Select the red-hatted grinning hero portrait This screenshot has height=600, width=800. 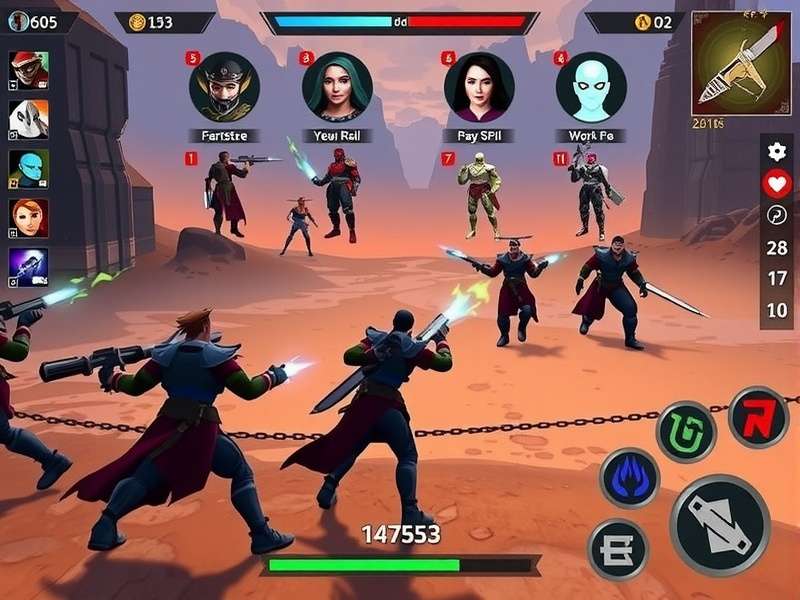point(28,70)
